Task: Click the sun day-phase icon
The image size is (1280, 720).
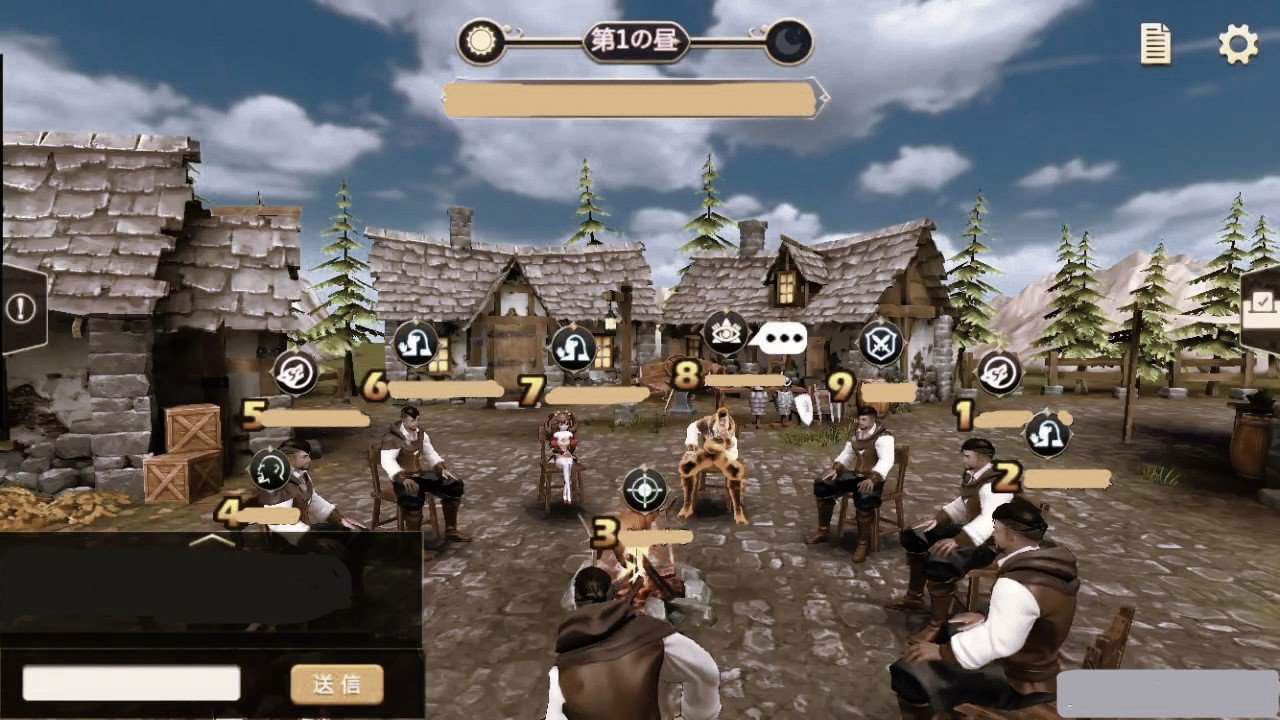Action: (482, 42)
